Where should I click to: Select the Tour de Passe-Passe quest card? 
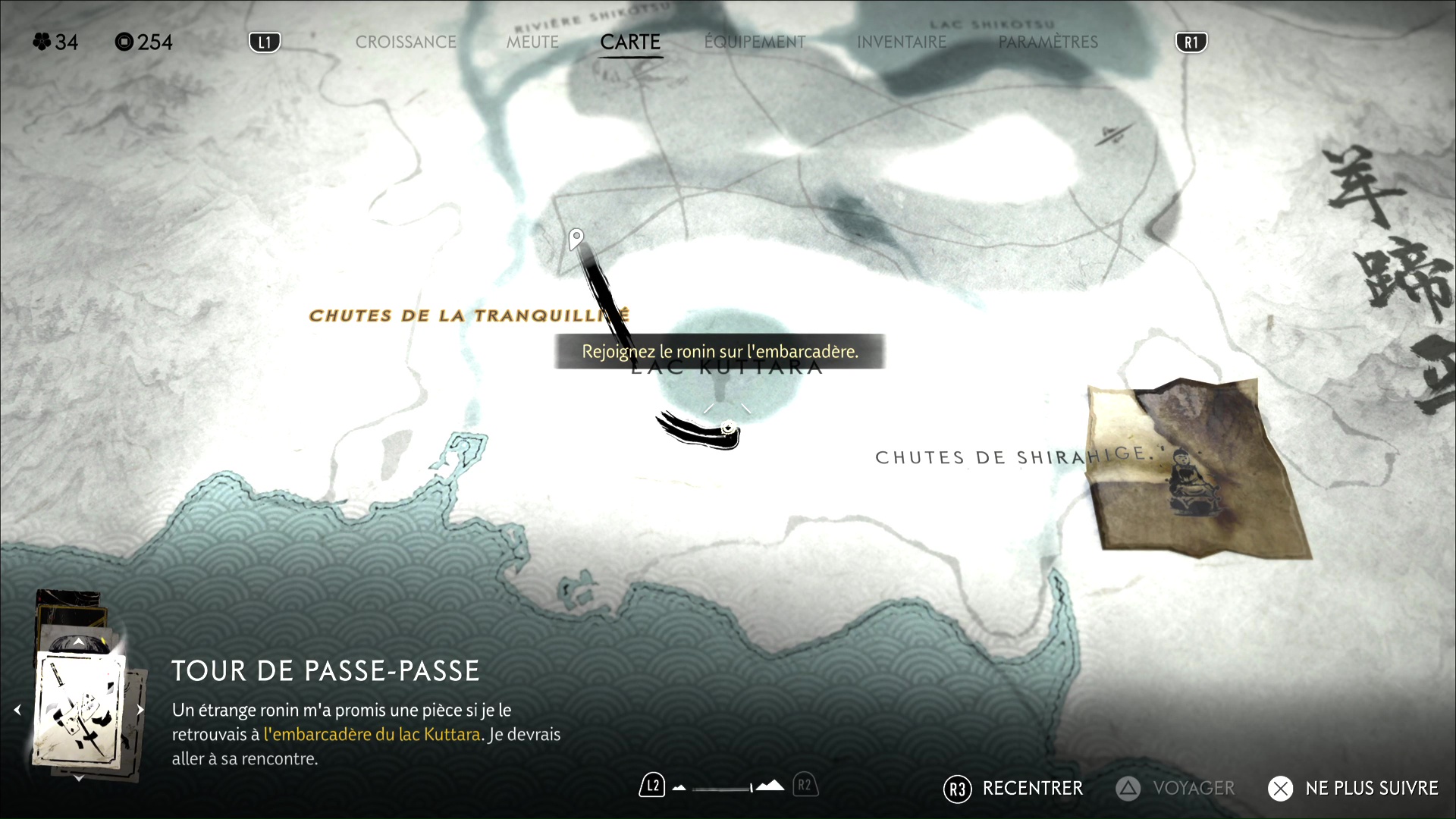(x=80, y=709)
